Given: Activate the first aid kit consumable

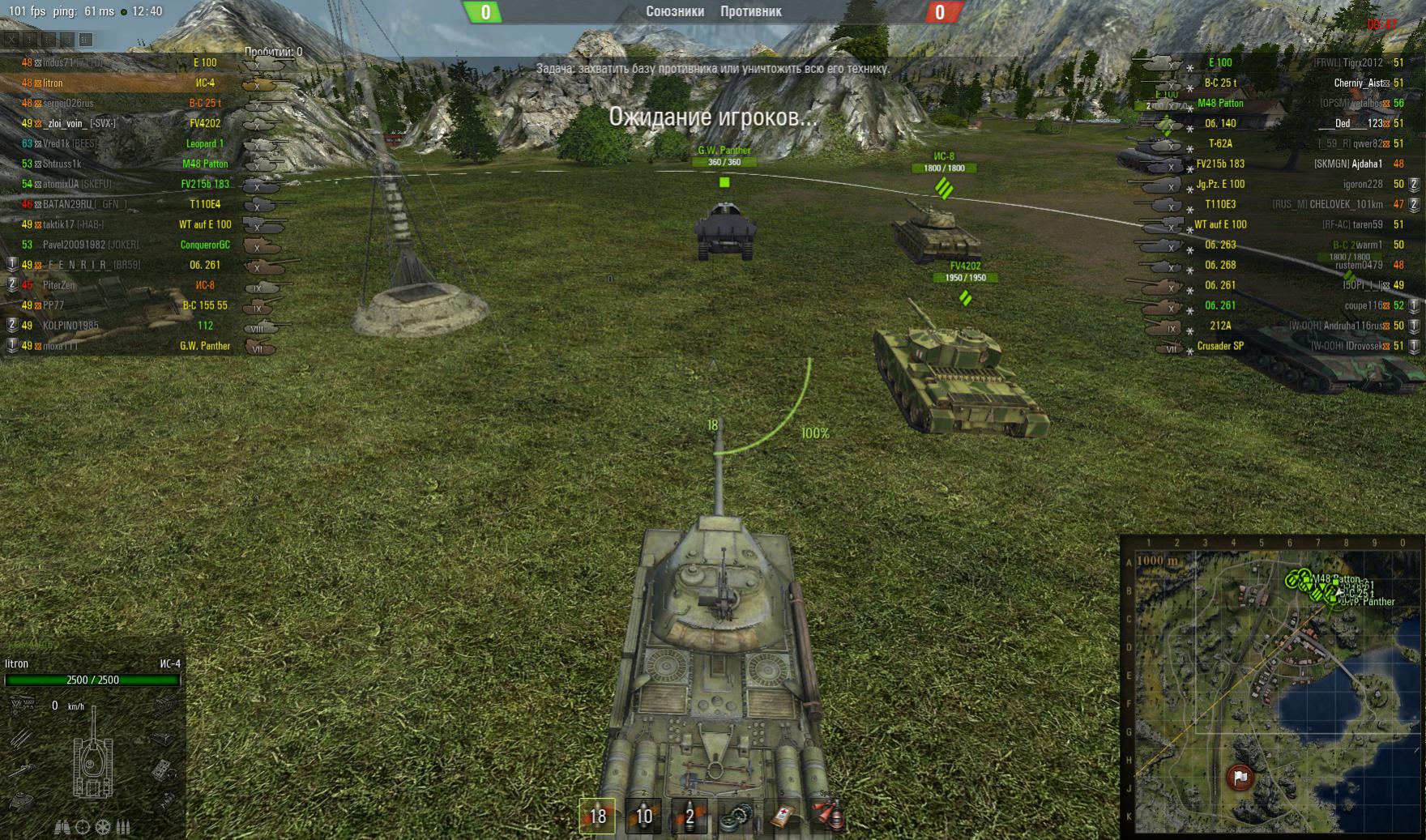Looking at the screenshot, I should [x=782, y=816].
